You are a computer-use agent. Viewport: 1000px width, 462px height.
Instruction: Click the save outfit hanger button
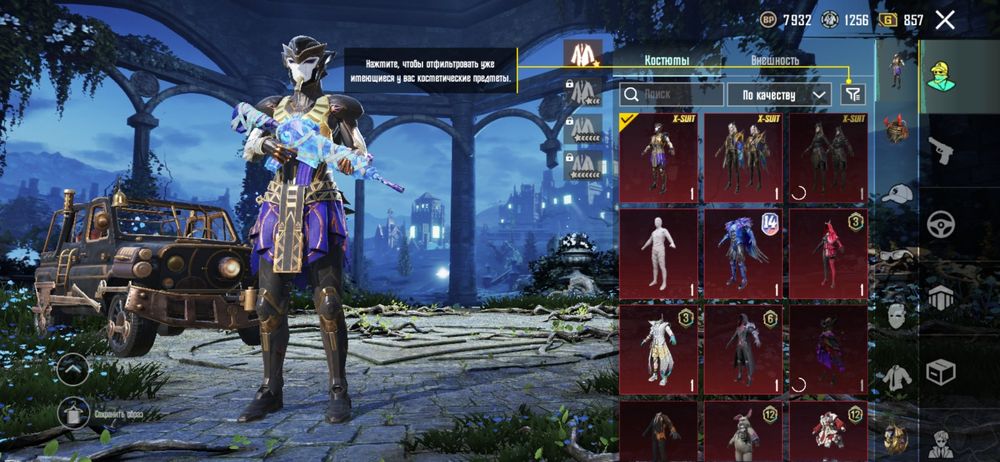coord(76,412)
